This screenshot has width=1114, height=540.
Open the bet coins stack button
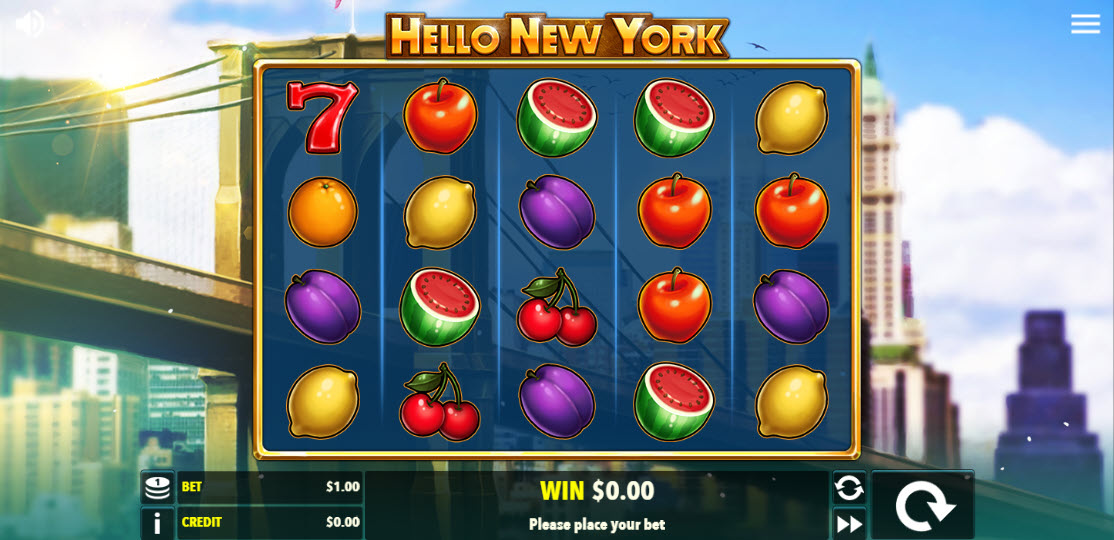click(x=157, y=487)
